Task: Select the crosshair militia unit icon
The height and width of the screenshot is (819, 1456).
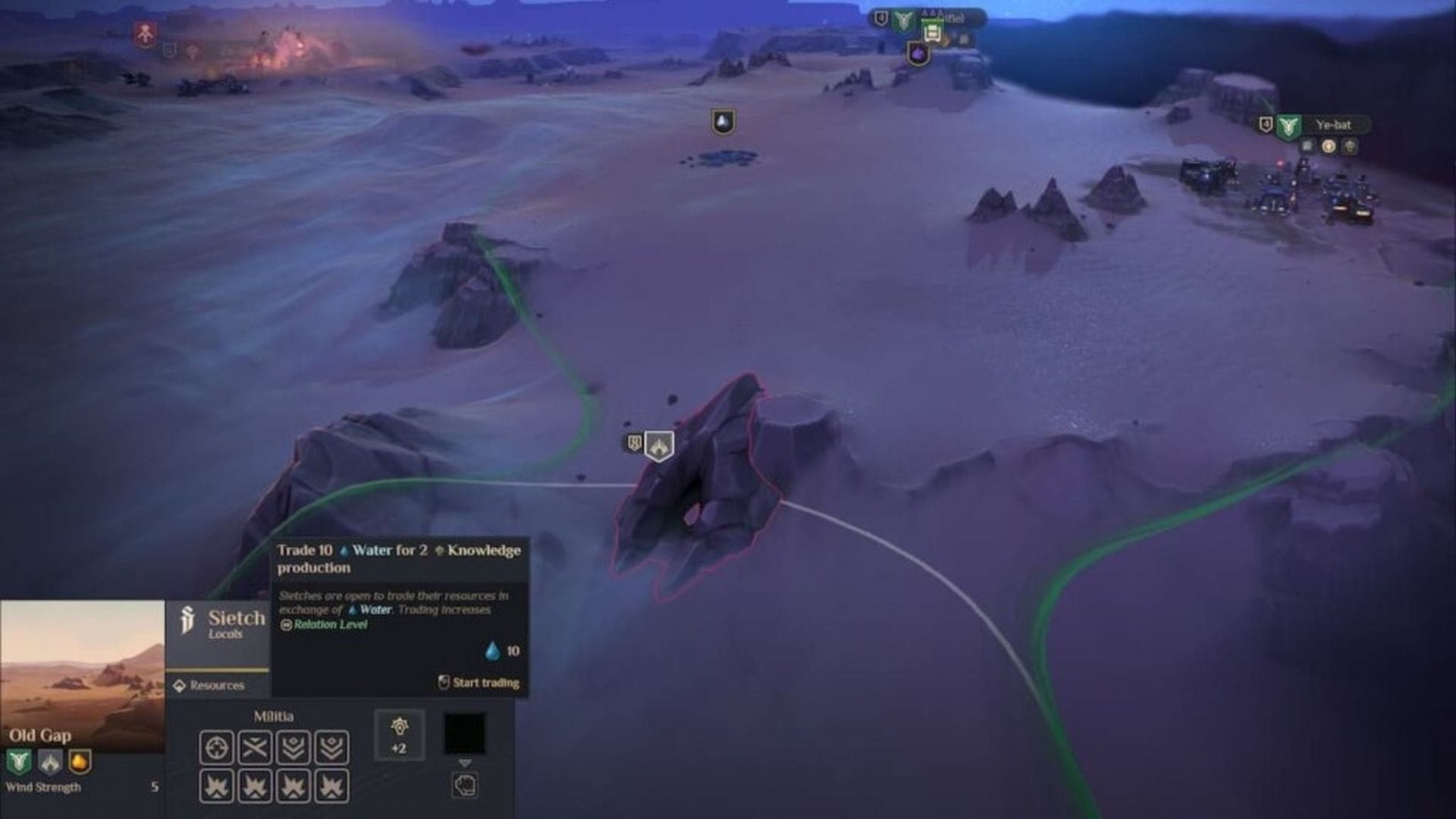Action: click(x=217, y=745)
